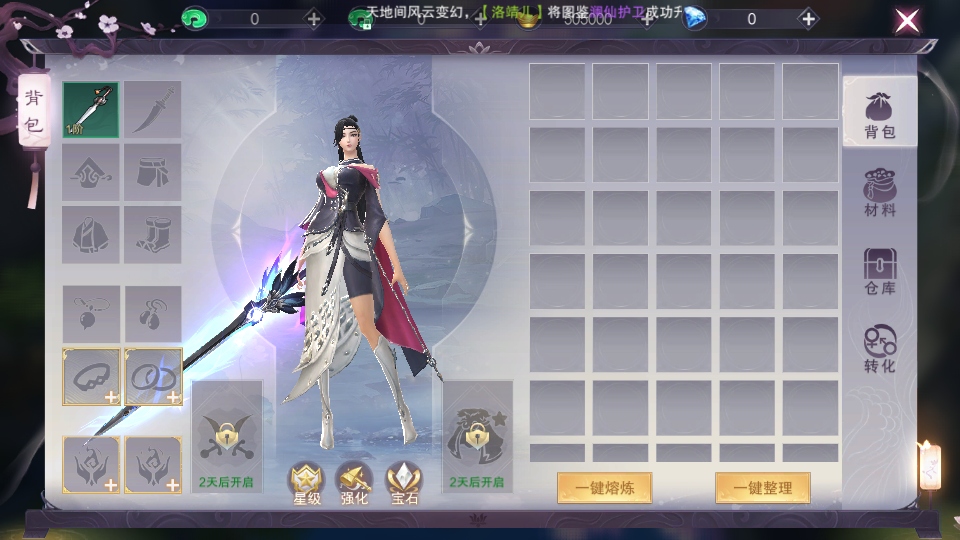
Task: Switch to the 材料 materials tab
Action: [880, 193]
